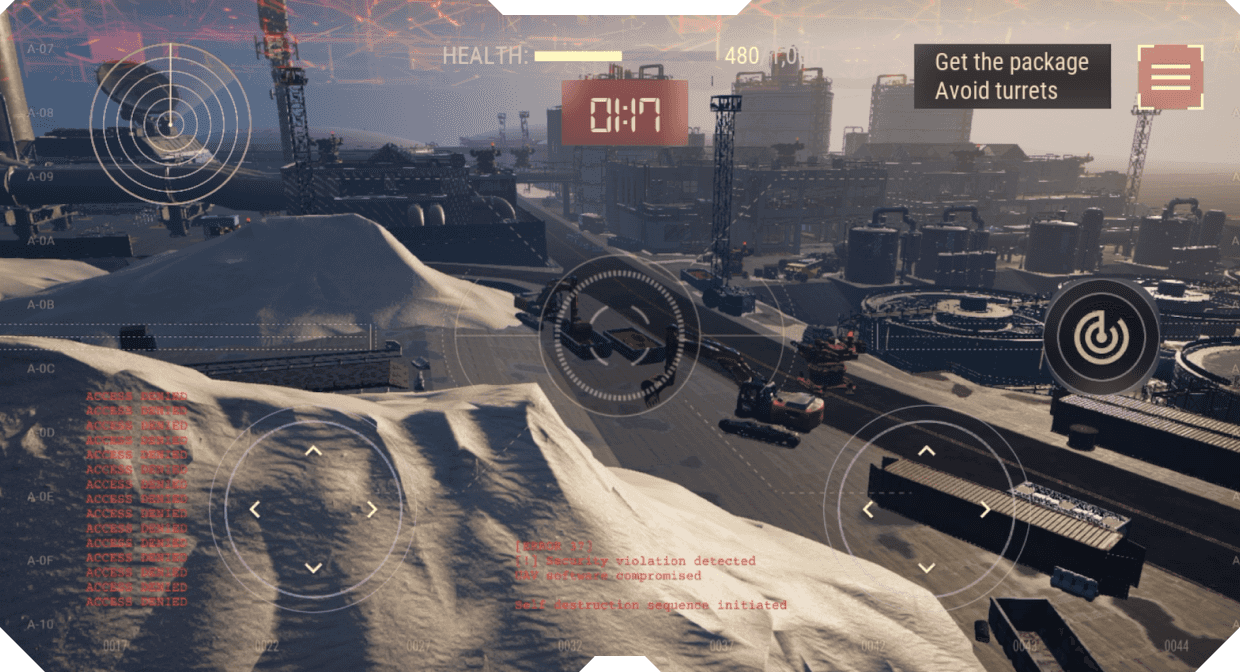Tap the left joystick left arrow
Image resolution: width=1240 pixels, height=672 pixels.
point(255,510)
